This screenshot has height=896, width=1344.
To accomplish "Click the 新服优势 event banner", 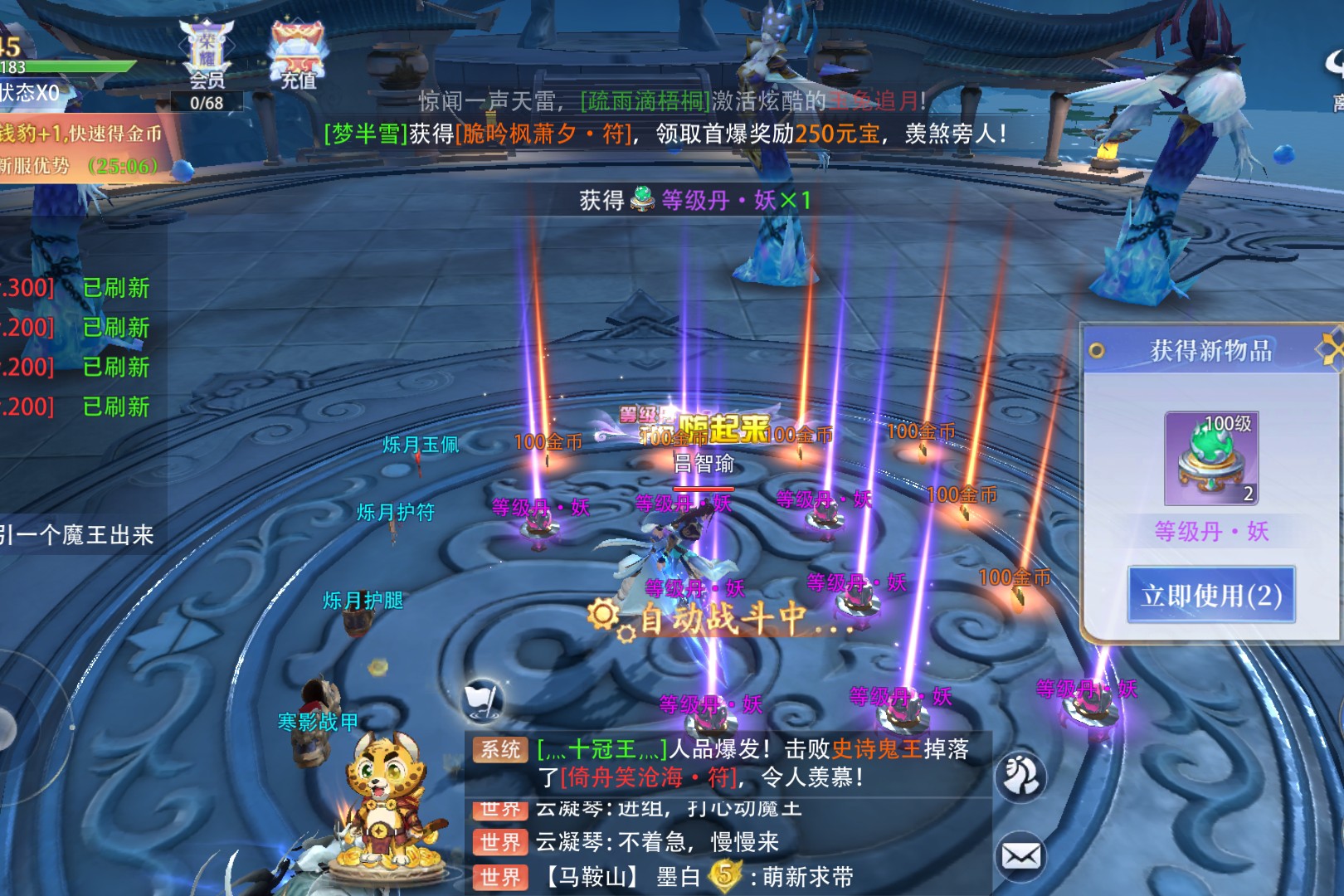I will point(79,166).
